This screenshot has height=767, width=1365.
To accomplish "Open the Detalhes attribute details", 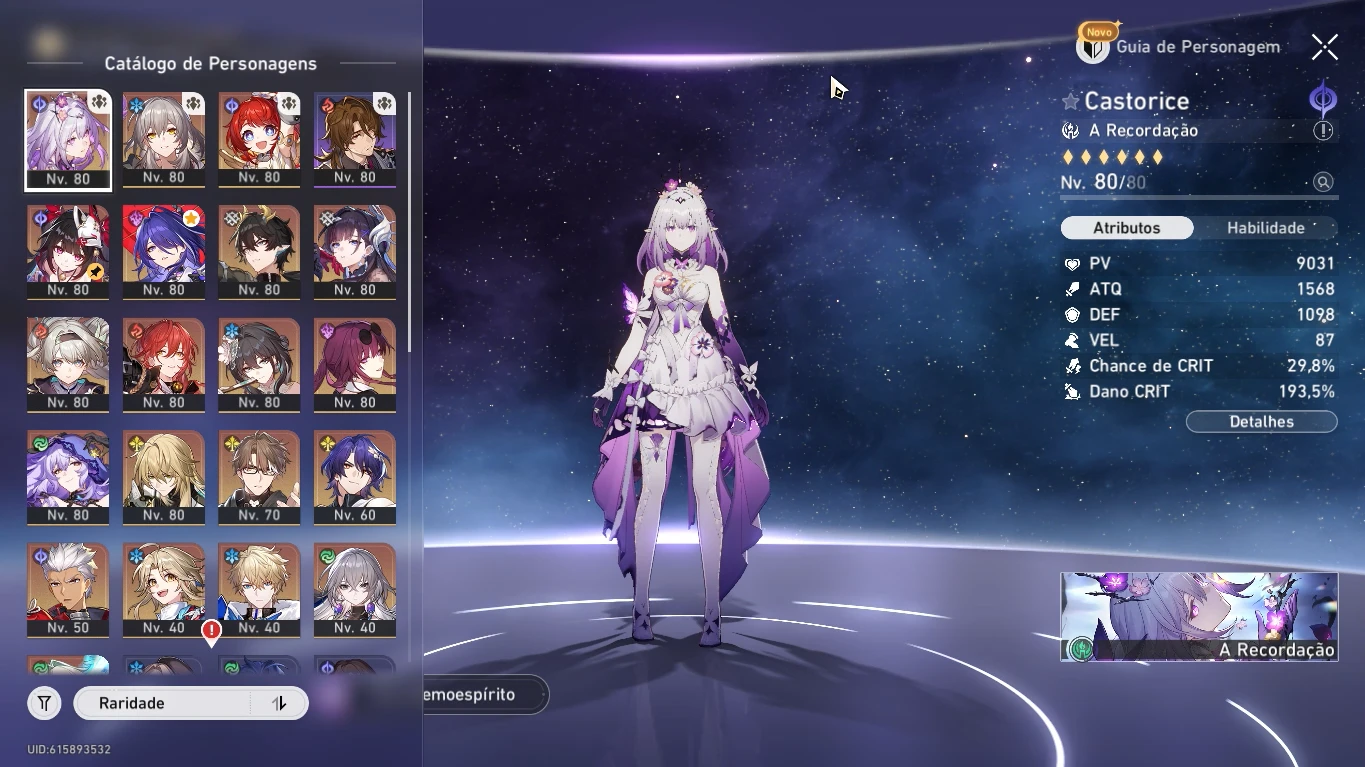I will (1261, 422).
